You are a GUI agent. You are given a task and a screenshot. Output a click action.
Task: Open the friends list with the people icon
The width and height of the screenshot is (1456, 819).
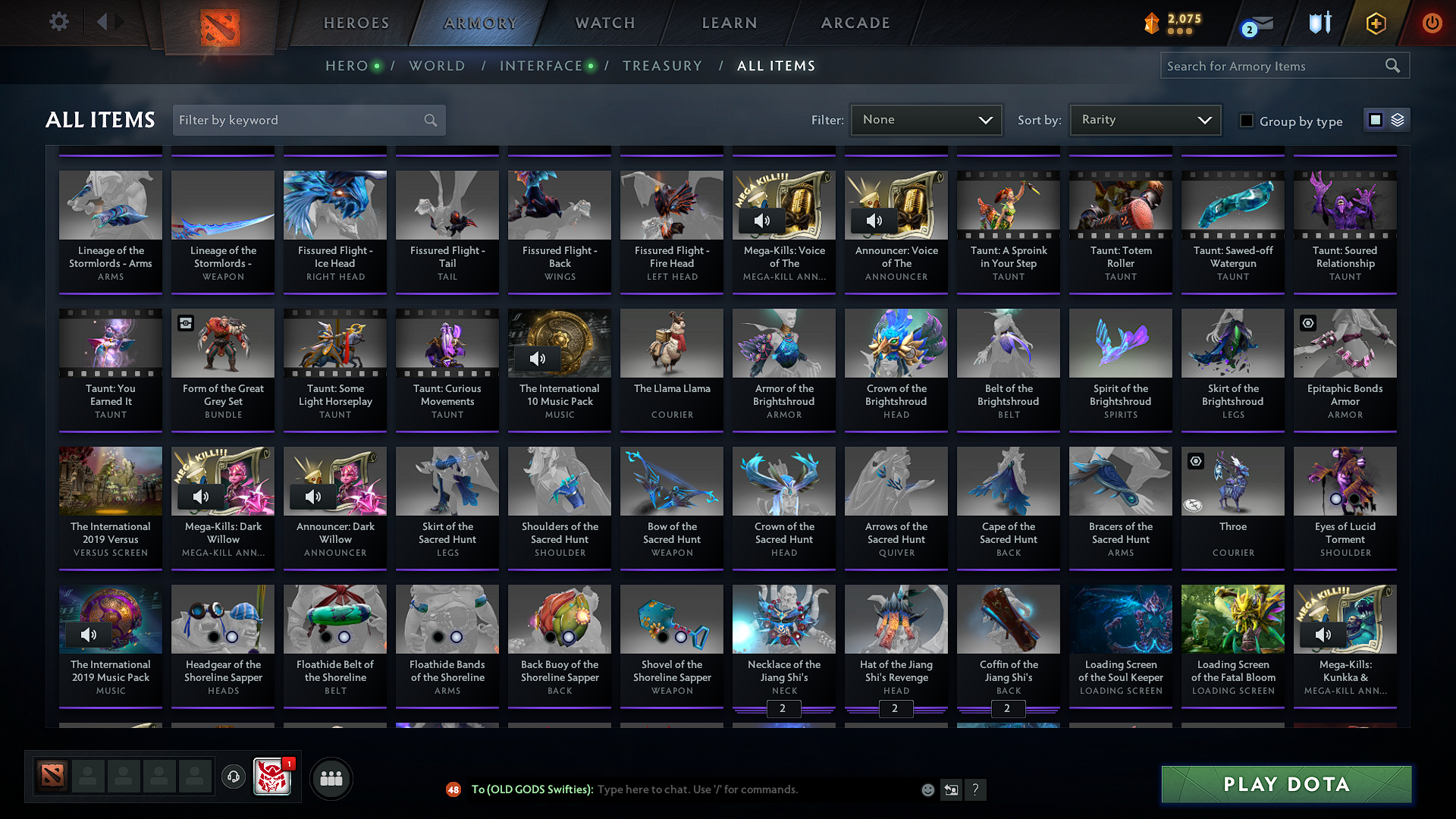pyautogui.click(x=331, y=777)
